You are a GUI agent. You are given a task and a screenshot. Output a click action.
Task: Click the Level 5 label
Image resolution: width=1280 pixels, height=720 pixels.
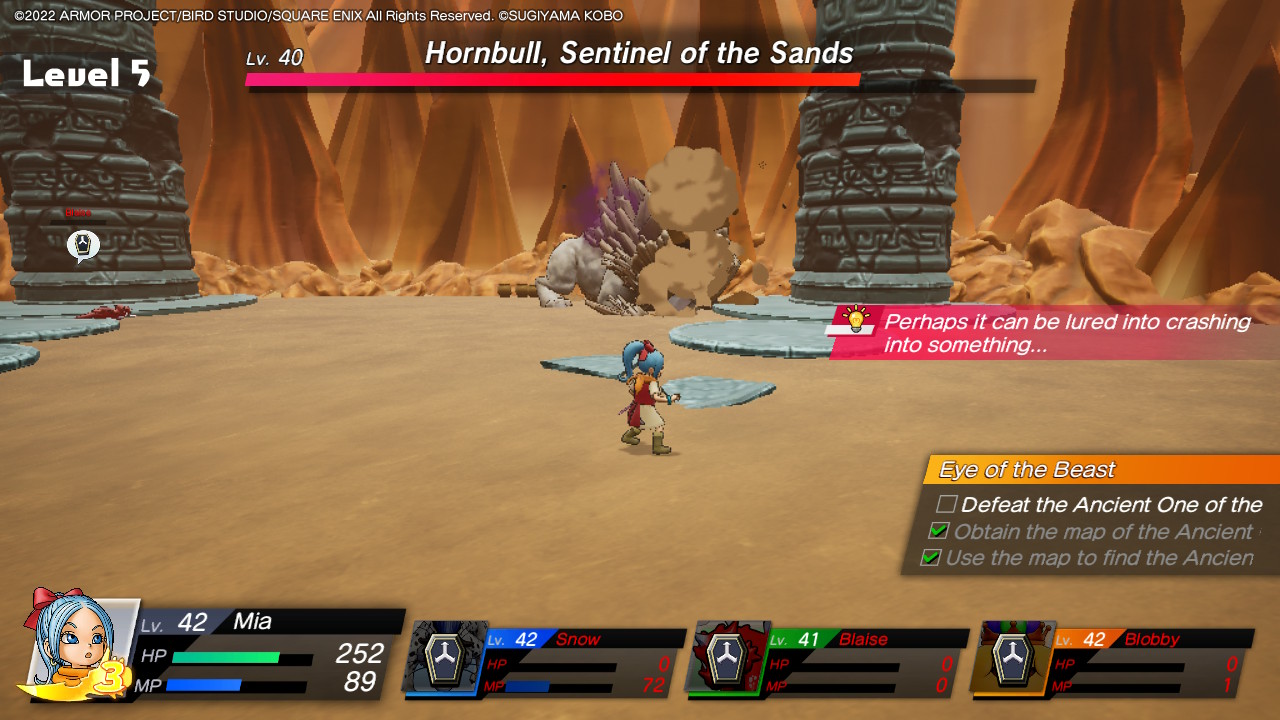85,72
